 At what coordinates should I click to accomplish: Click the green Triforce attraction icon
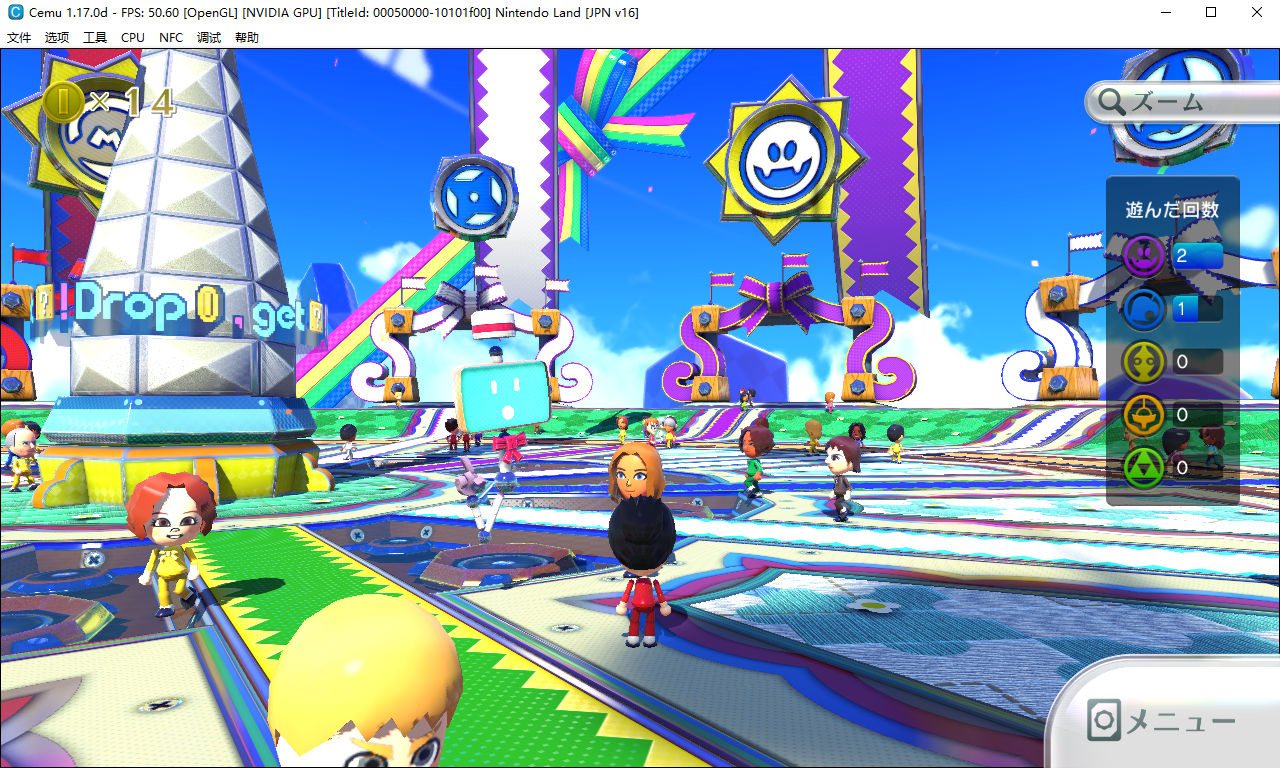(1144, 466)
